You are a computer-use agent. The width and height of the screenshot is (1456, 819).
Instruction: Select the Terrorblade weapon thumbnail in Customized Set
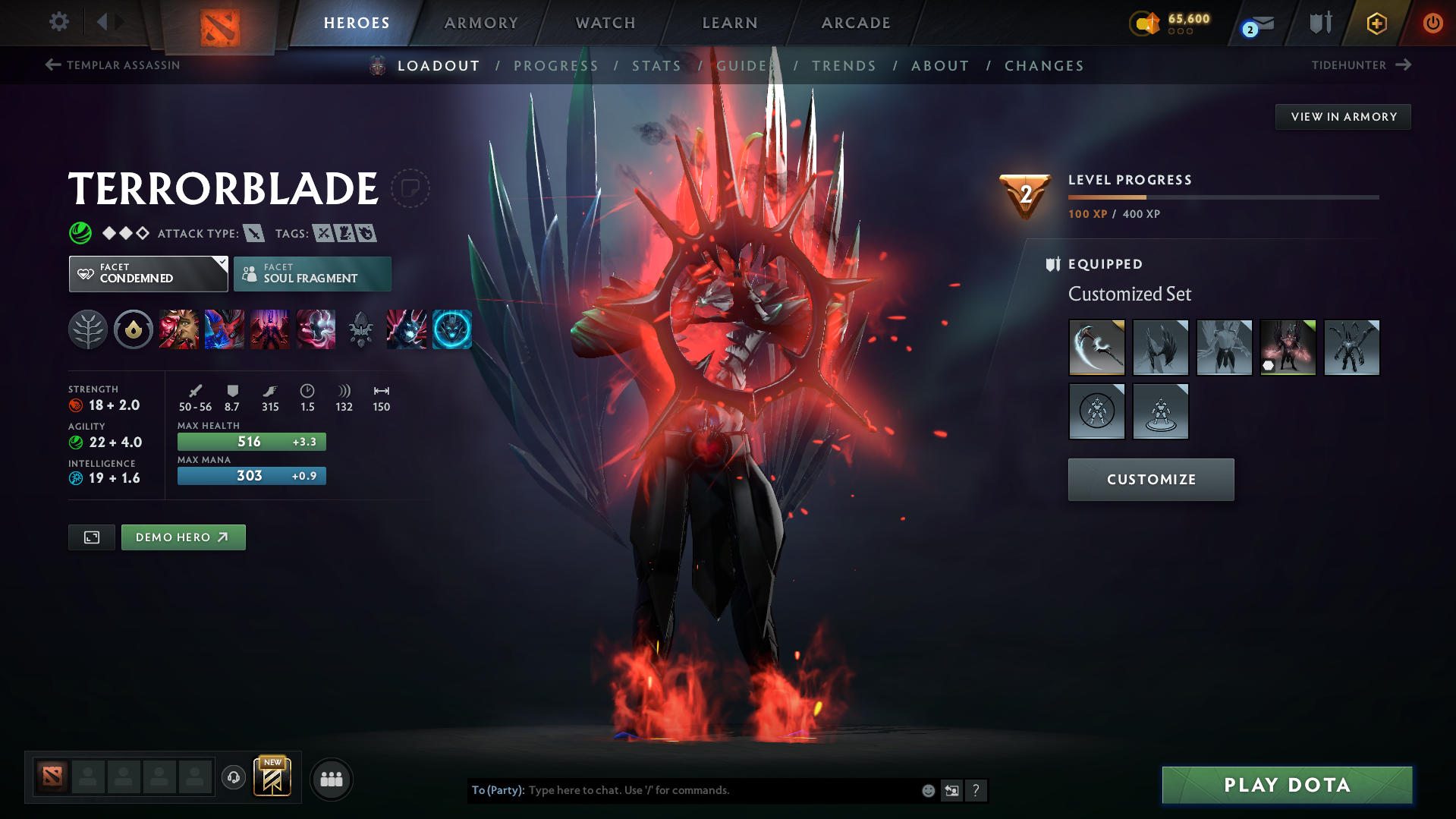click(x=1096, y=347)
